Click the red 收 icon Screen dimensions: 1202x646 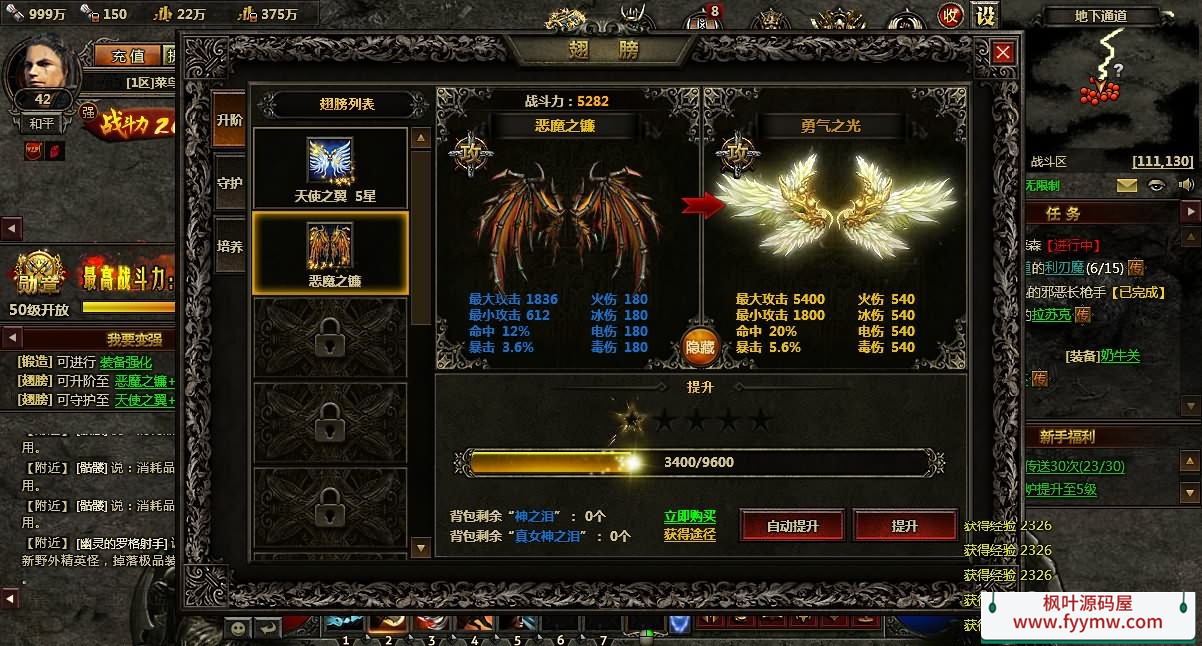950,16
